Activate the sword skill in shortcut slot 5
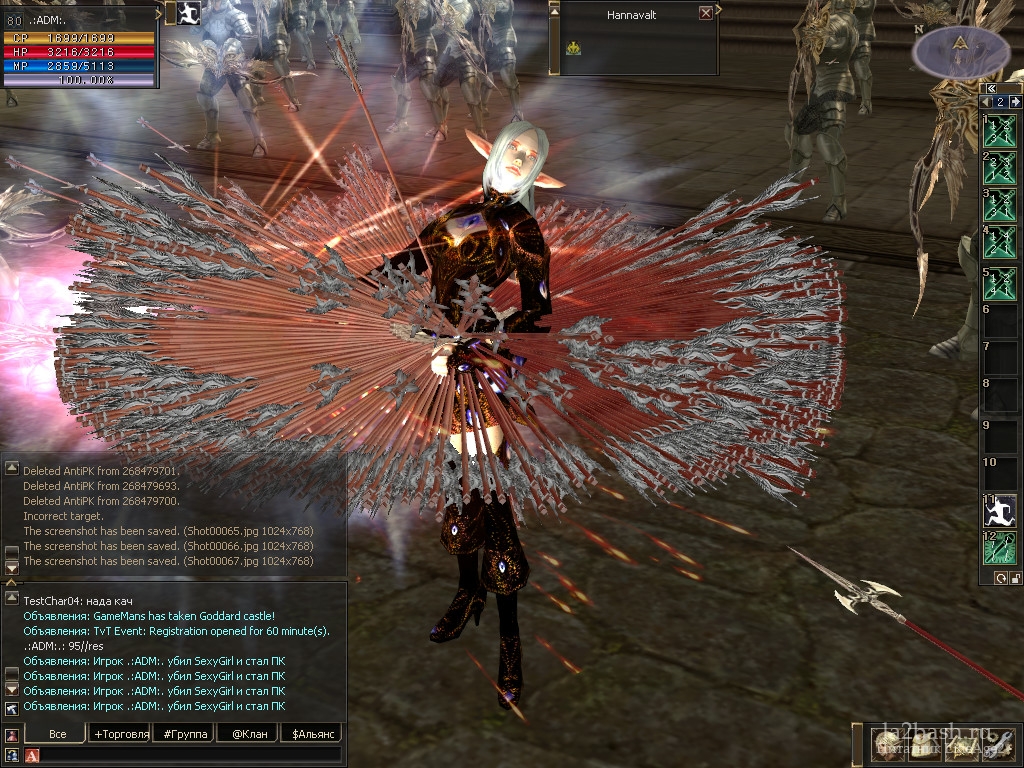 (1000, 283)
